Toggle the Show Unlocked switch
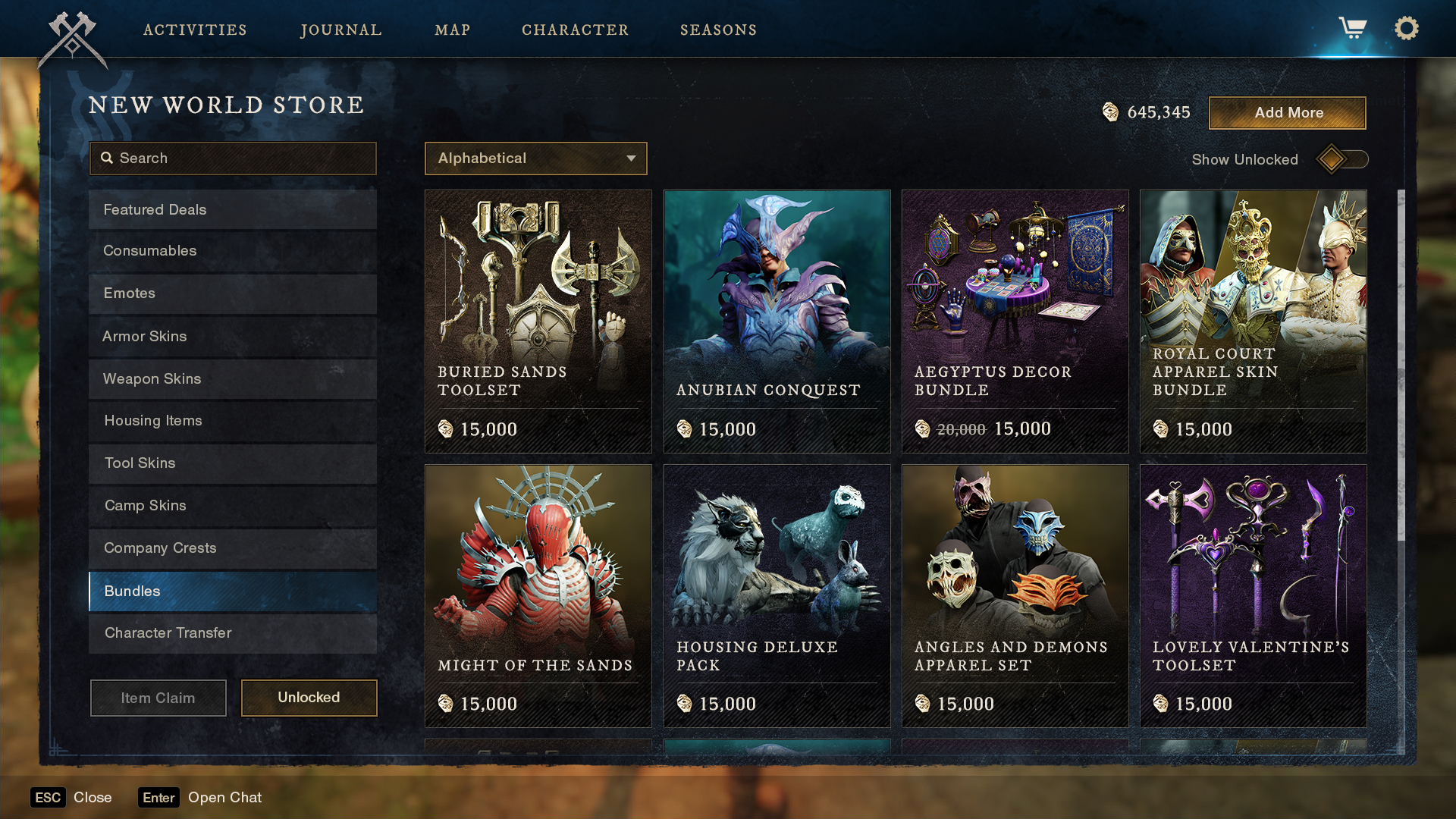 1341,159
